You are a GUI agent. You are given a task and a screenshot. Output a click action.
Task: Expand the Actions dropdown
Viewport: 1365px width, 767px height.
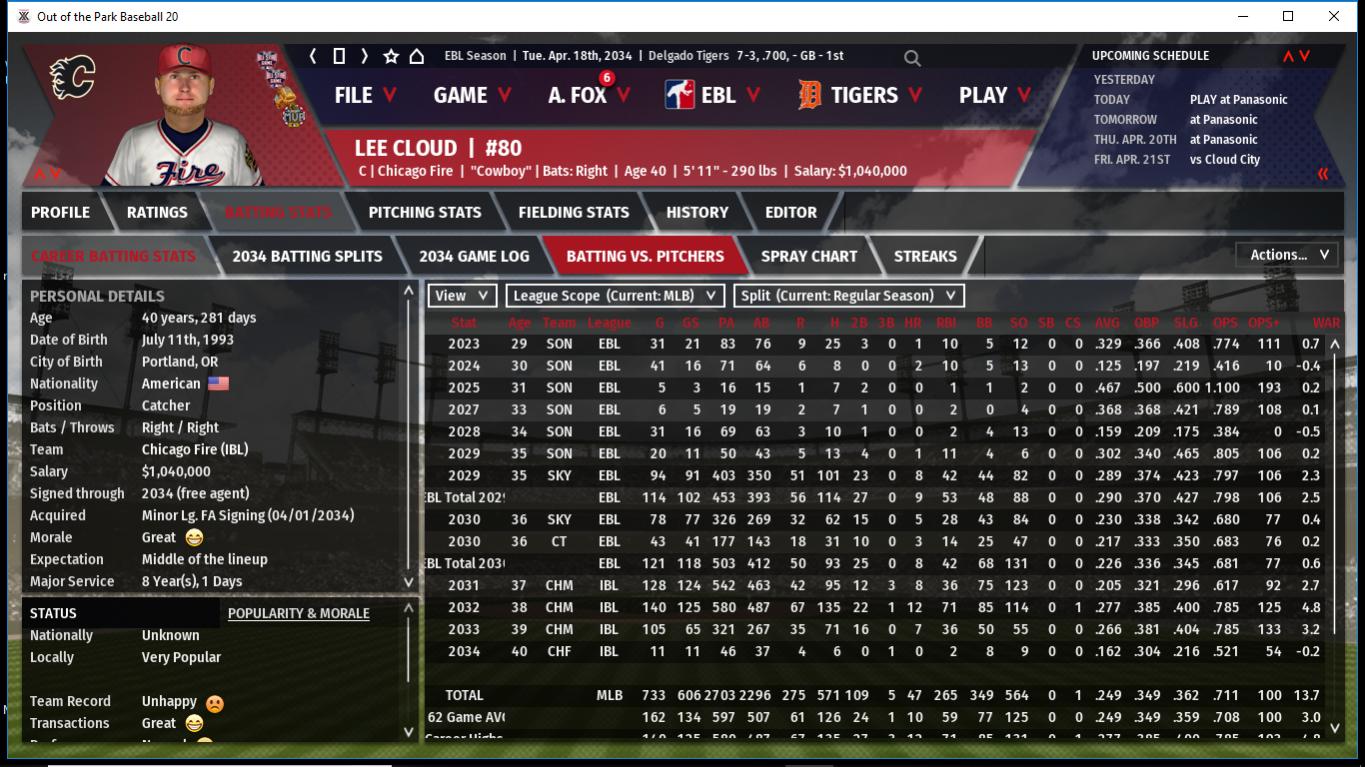pos(1288,255)
